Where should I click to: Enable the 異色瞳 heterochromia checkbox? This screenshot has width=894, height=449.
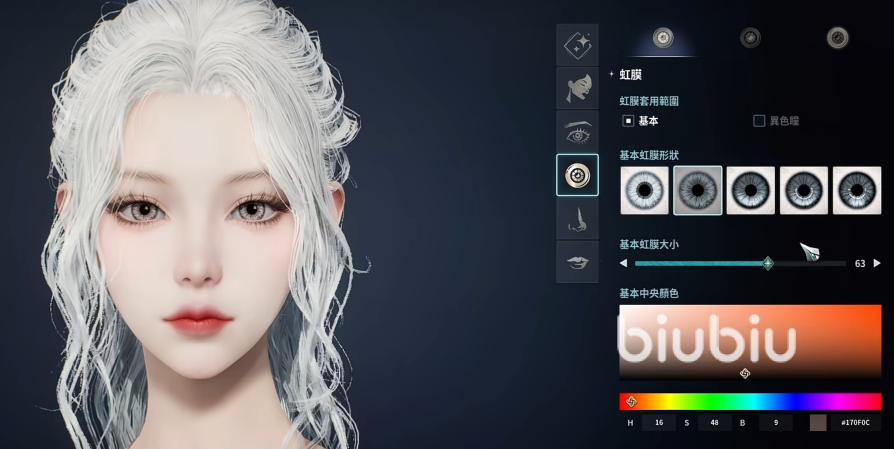click(x=759, y=121)
